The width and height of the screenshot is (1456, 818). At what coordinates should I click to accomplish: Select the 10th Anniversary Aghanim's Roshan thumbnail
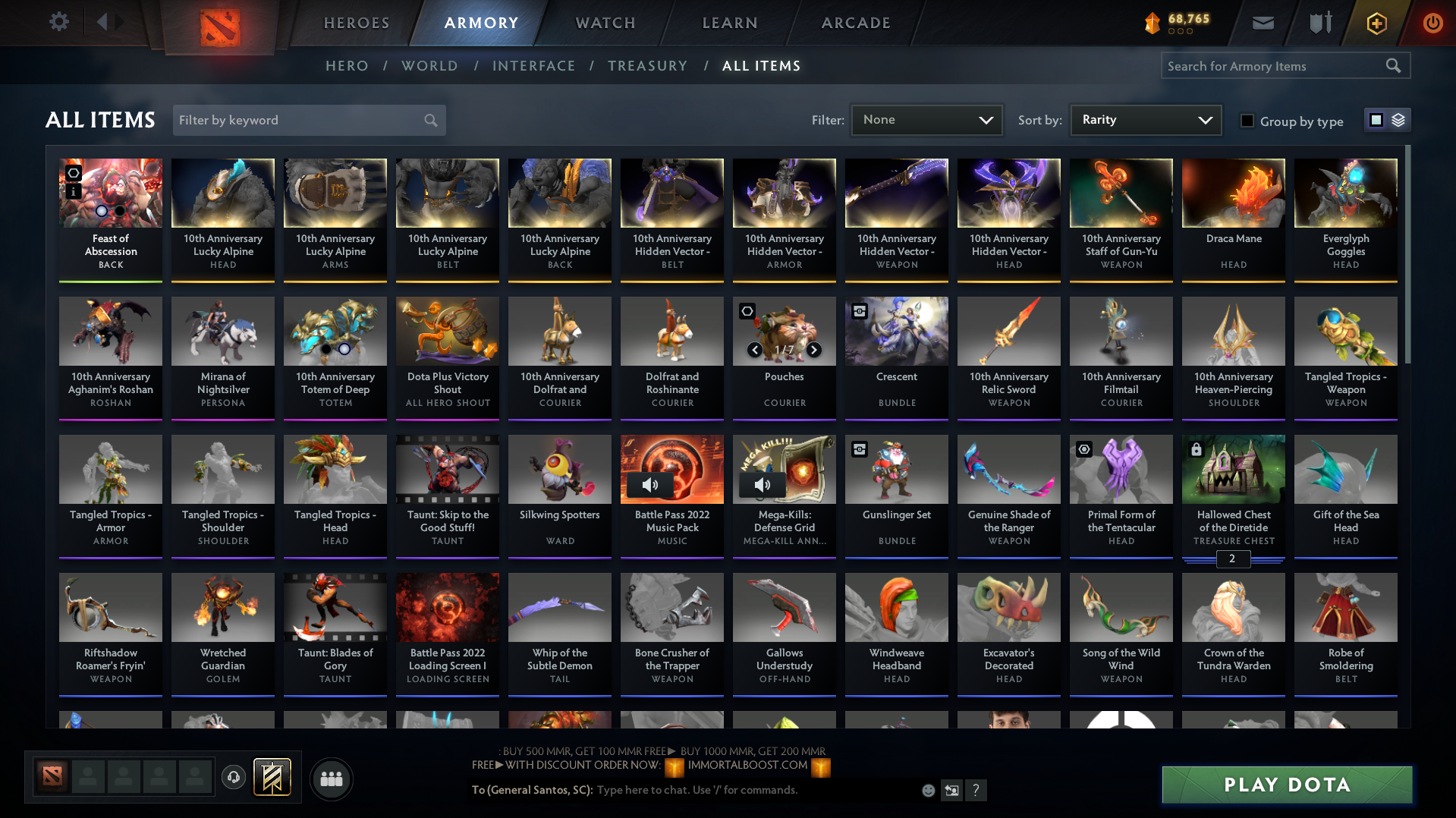110,332
